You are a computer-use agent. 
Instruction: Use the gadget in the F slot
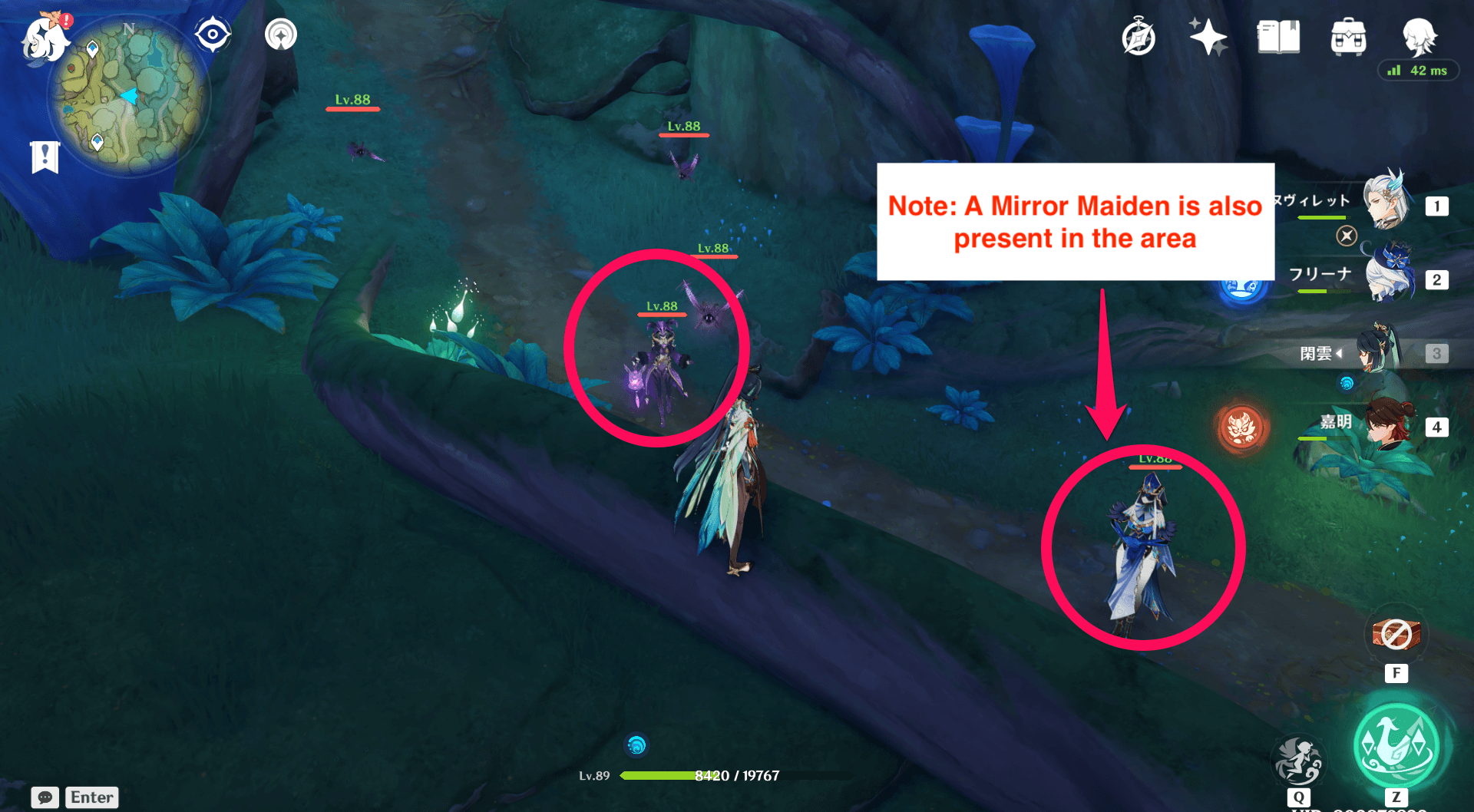click(x=1396, y=634)
